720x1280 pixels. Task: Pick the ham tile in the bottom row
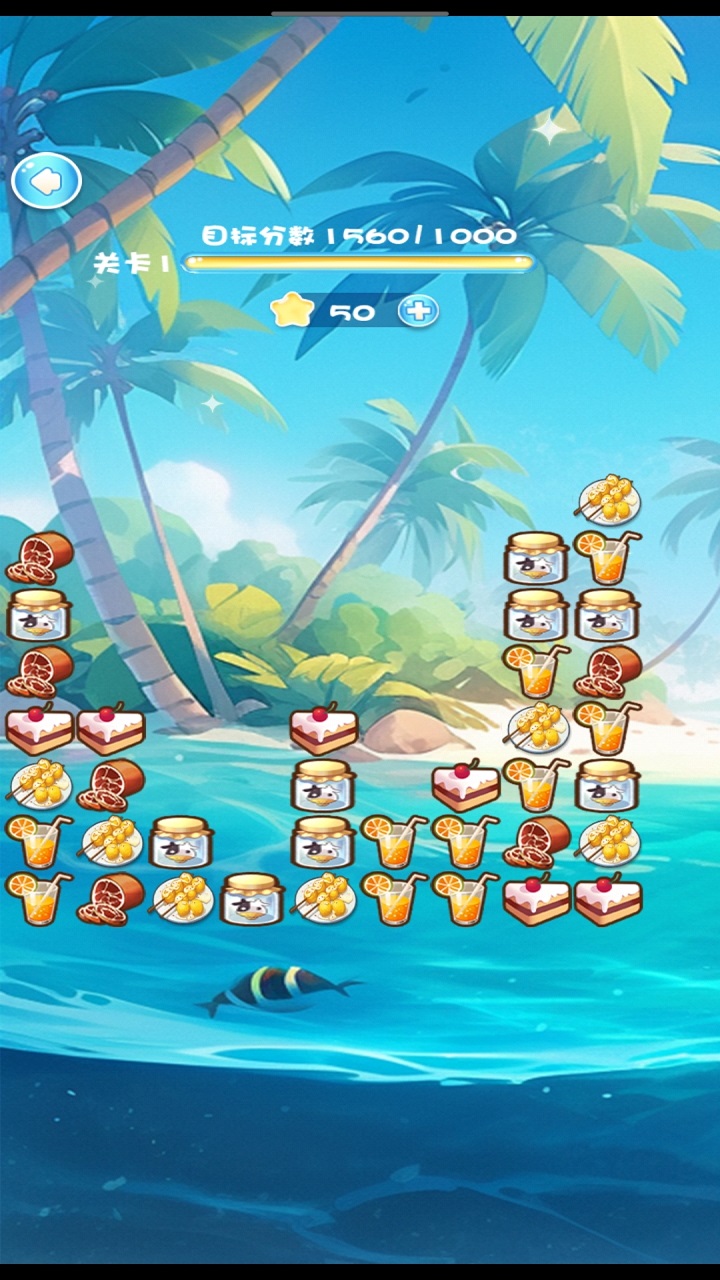(110, 898)
